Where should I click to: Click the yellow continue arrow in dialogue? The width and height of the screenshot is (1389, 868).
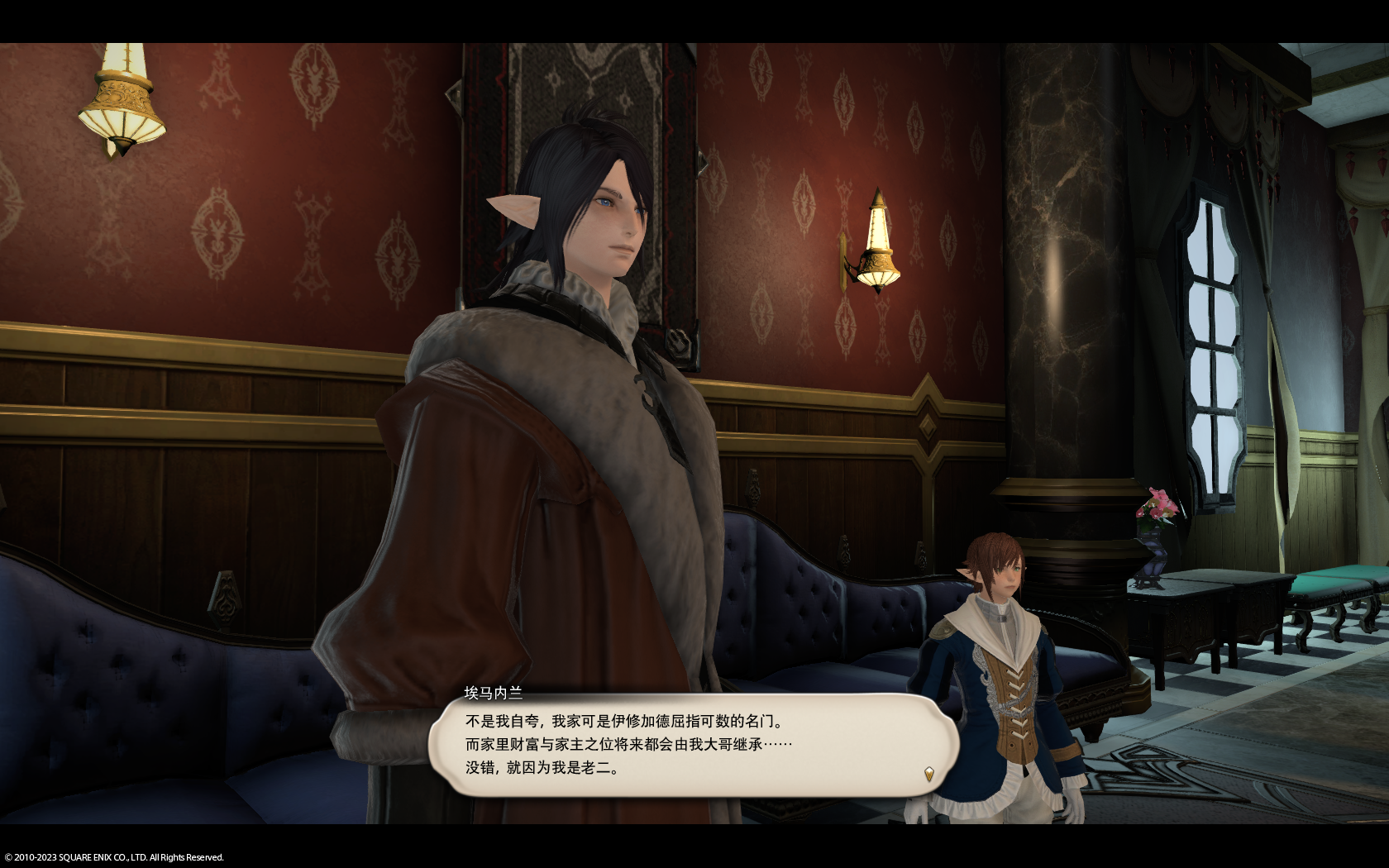pyautogui.click(x=929, y=774)
